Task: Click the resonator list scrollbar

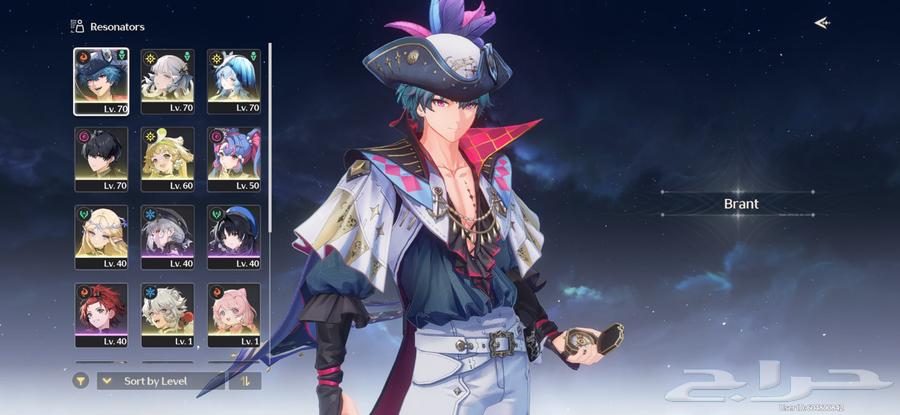Action: click(x=270, y=150)
